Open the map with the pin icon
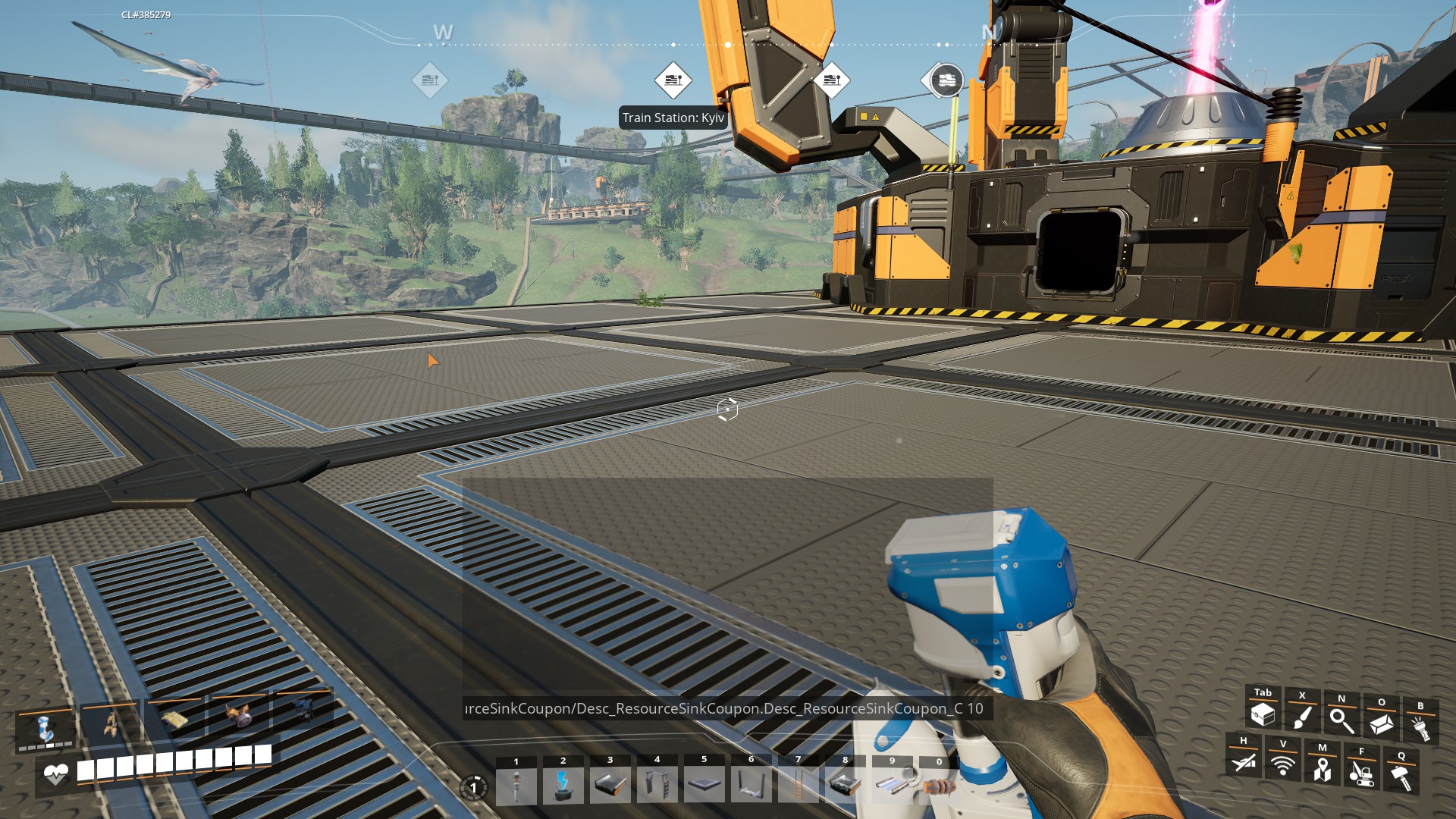Viewport: 1456px width, 819px height. (1323, 769)
